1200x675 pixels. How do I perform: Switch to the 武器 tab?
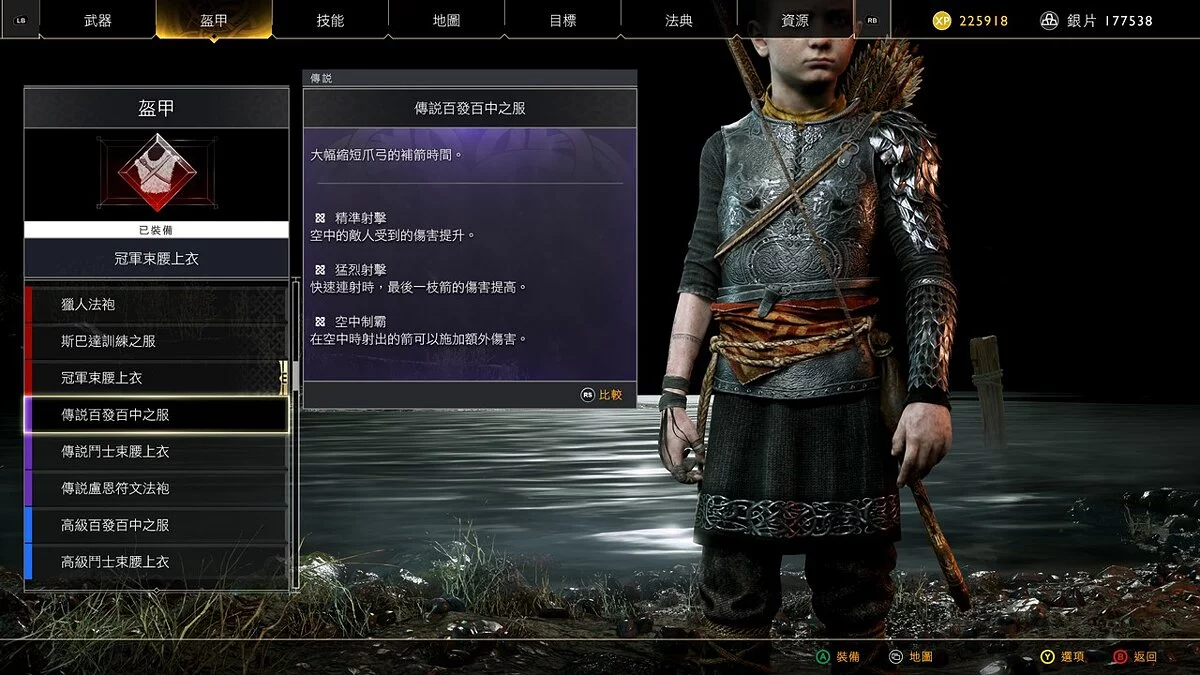[98, 20]
